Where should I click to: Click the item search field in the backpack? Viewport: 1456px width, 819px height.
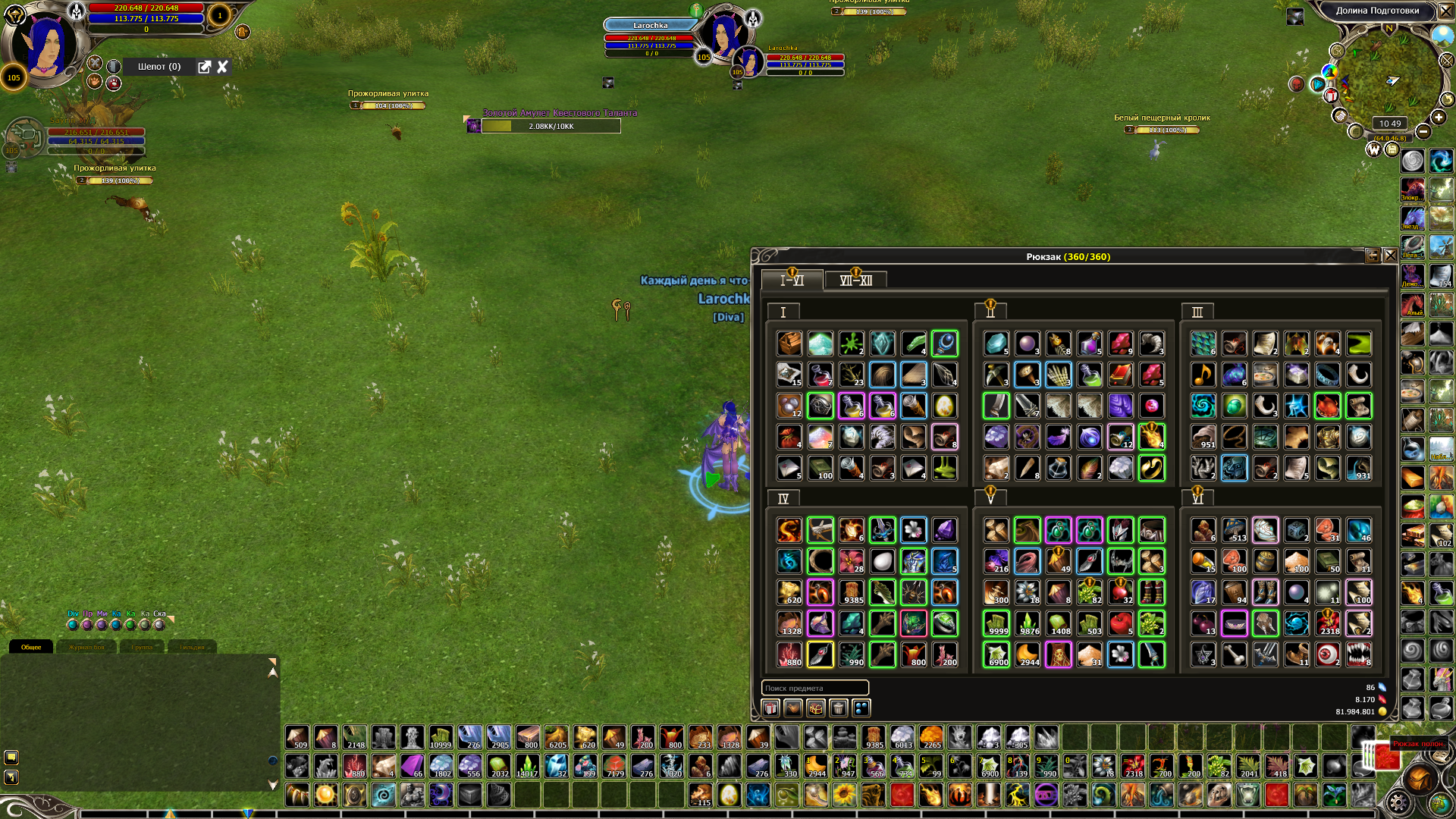(814, 688)
